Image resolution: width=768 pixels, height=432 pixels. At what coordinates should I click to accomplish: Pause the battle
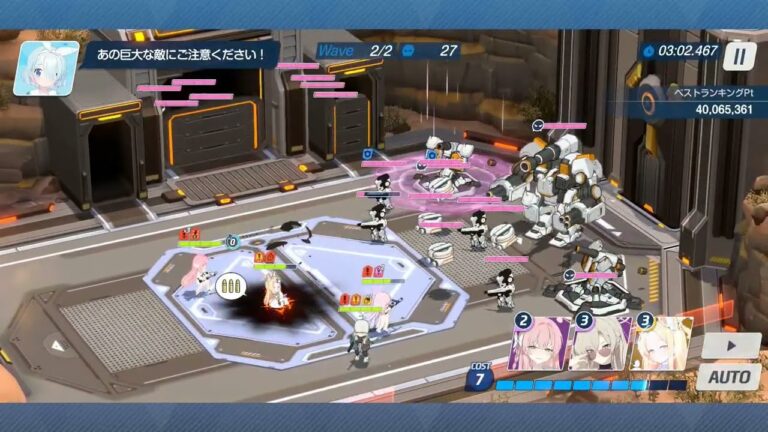coord(739,56)
